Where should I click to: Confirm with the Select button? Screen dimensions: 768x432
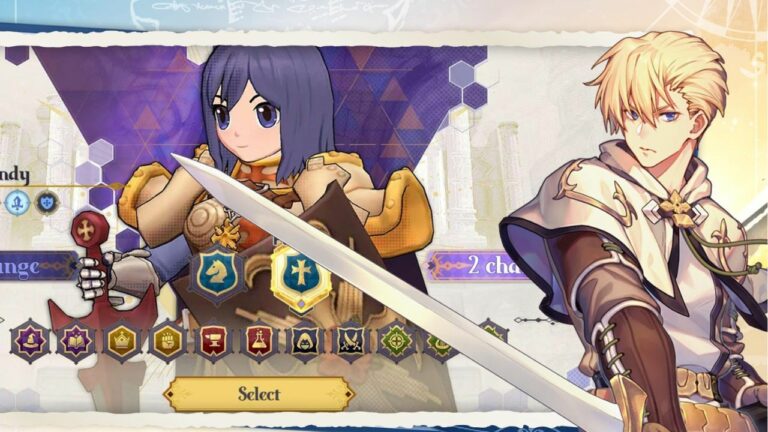pyautogui.click(x=259, y=393)
